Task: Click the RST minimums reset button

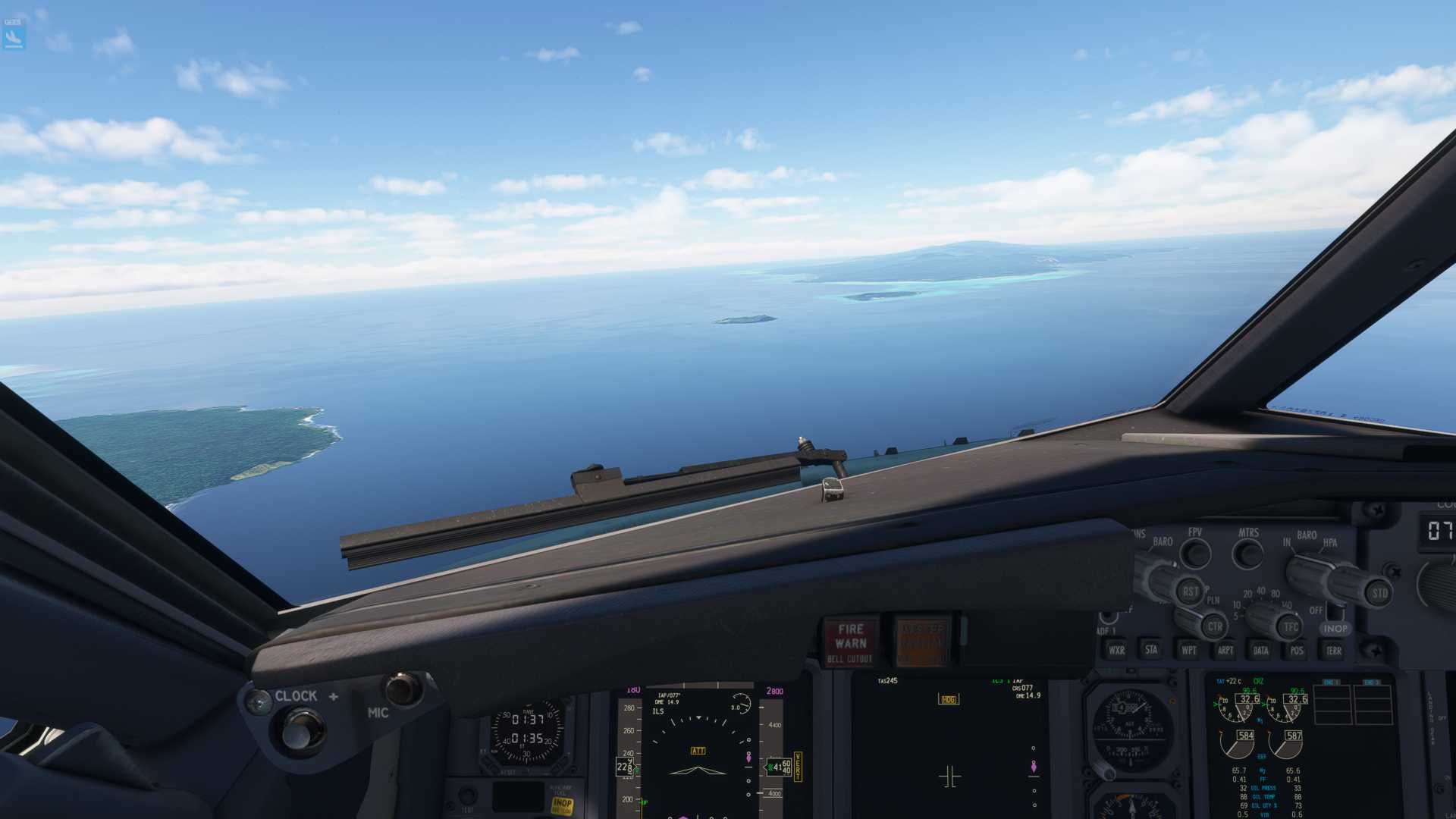Action: [x=1189, y=591]
